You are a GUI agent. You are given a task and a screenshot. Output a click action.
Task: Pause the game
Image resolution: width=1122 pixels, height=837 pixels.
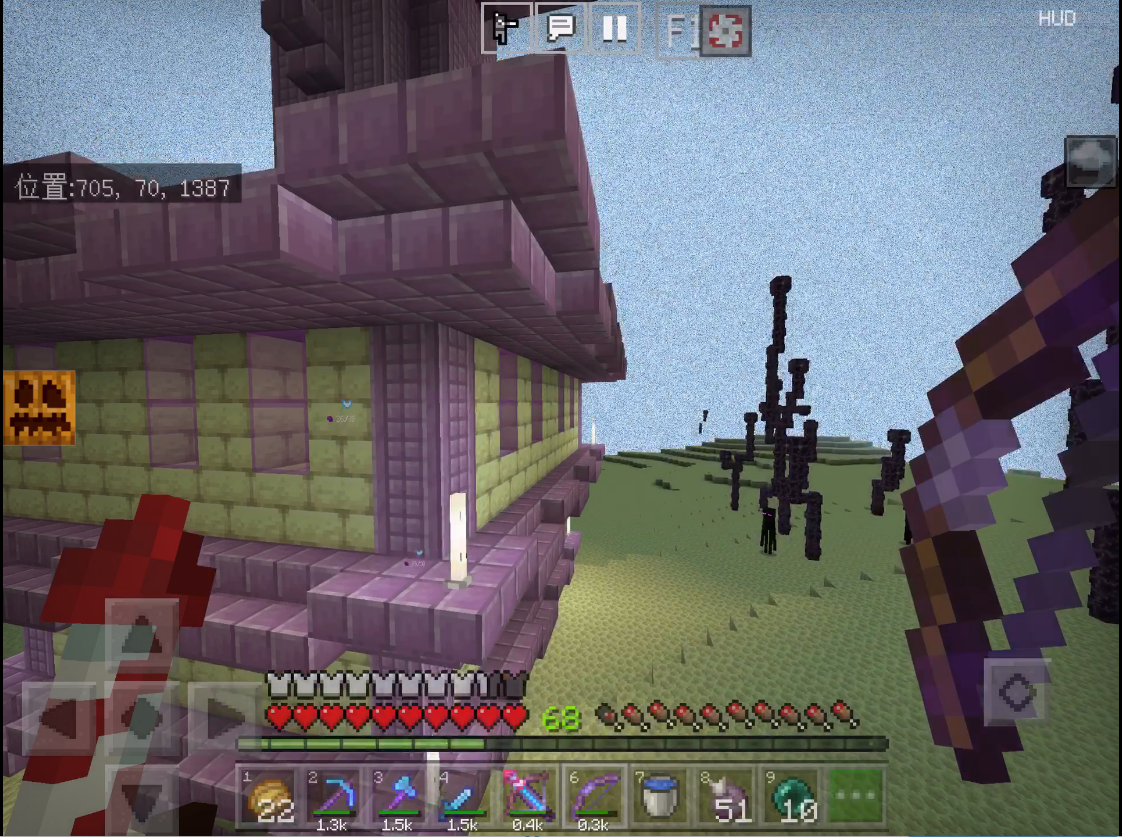pos(614,28)
